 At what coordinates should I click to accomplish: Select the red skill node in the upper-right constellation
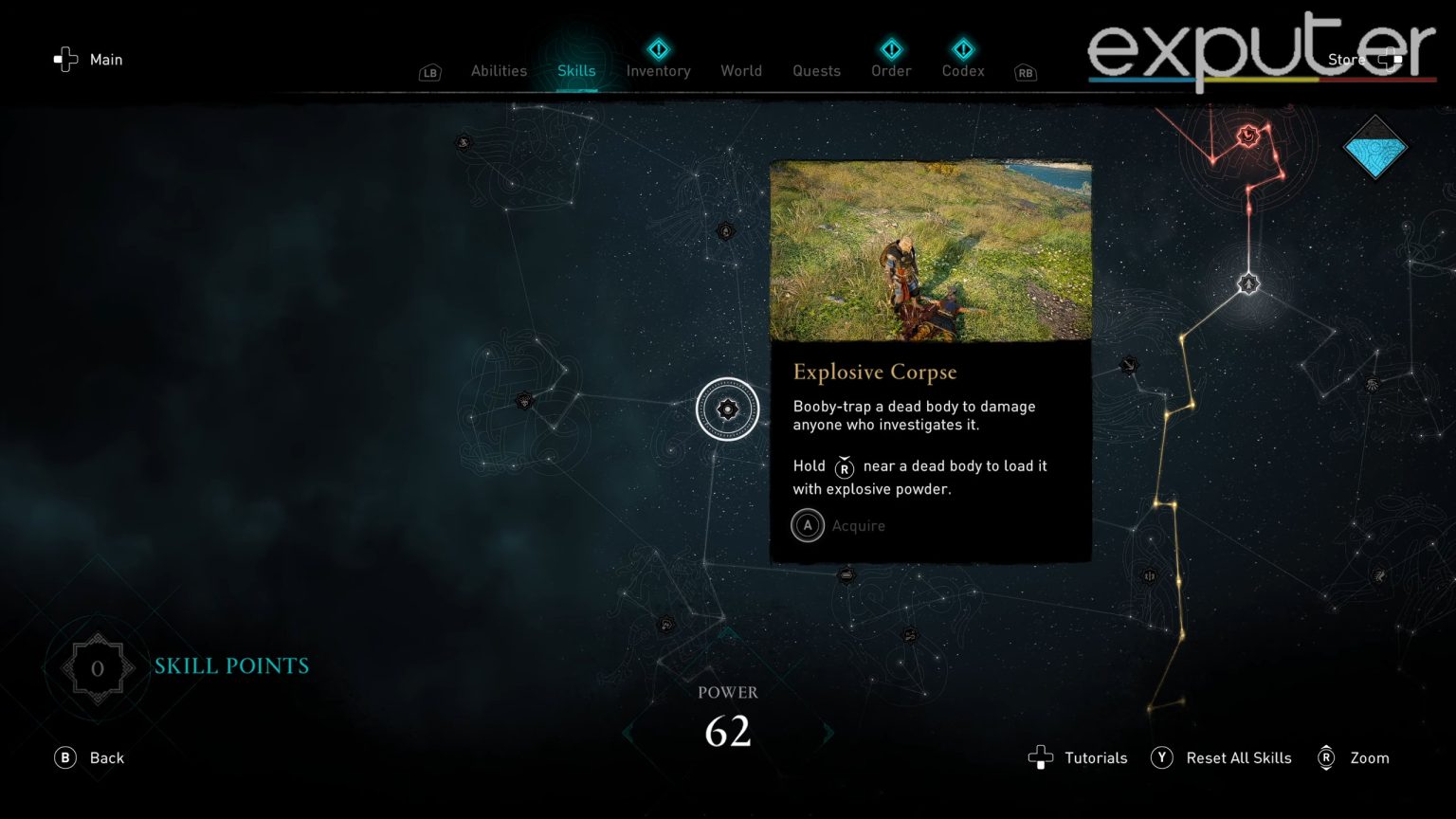[x=1247, y=136]
